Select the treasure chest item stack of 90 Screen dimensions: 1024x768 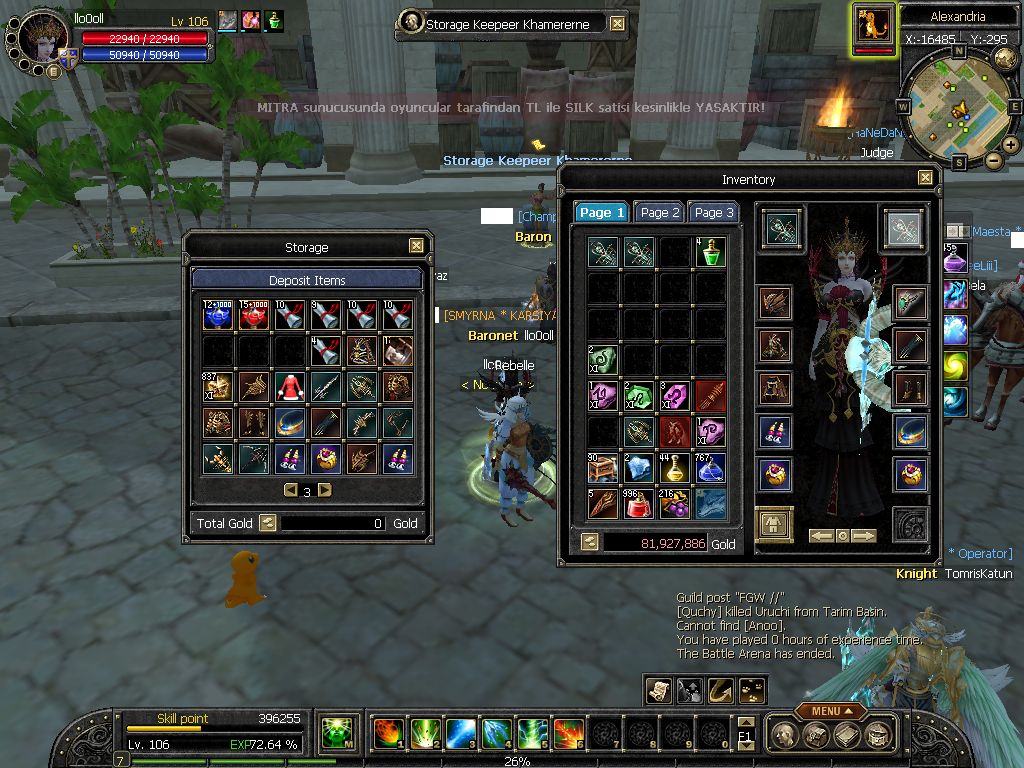[602, 468]
